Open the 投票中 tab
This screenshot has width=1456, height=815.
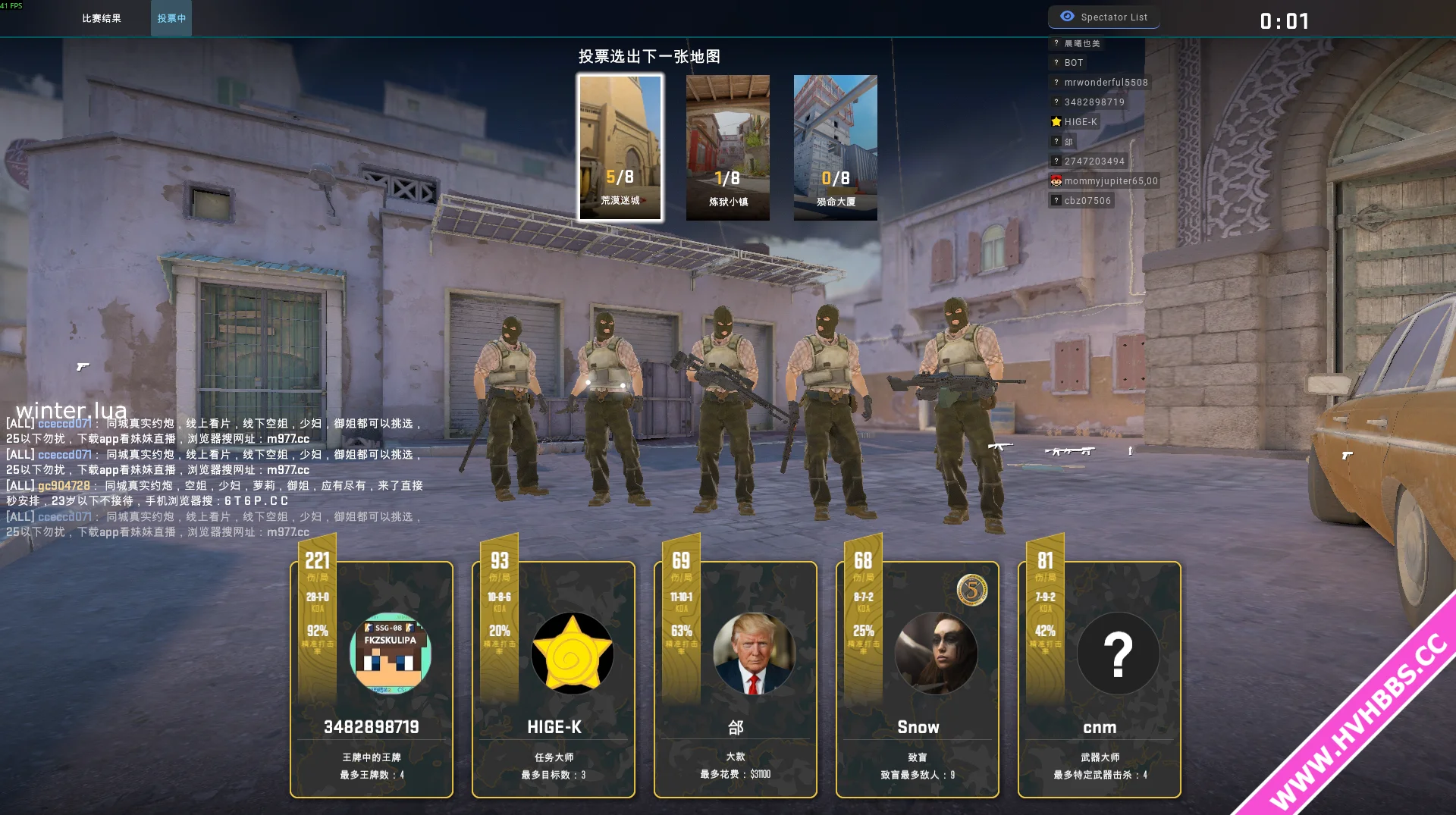[171, 18]
